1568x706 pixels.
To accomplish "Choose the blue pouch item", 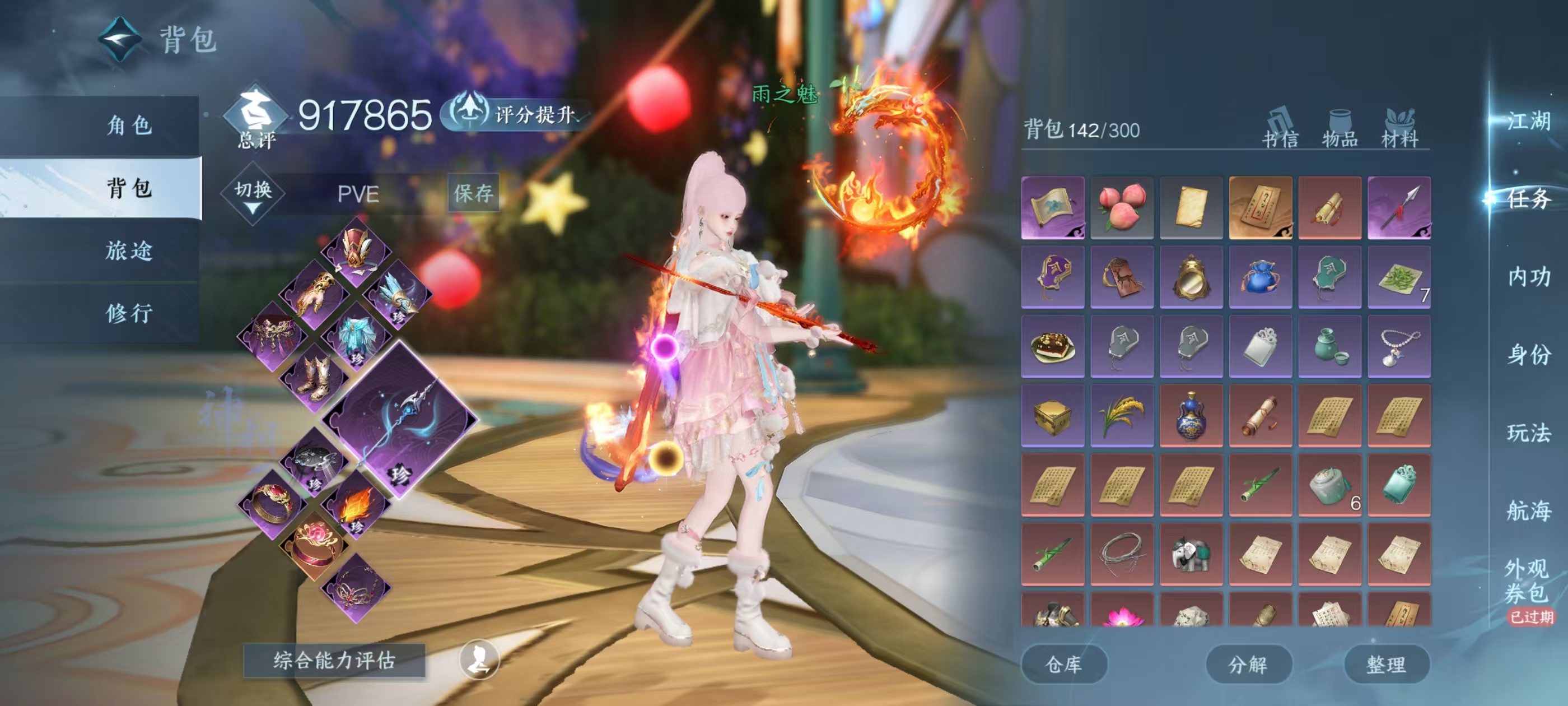I will pyautogui.click(x=1260, y=277).
